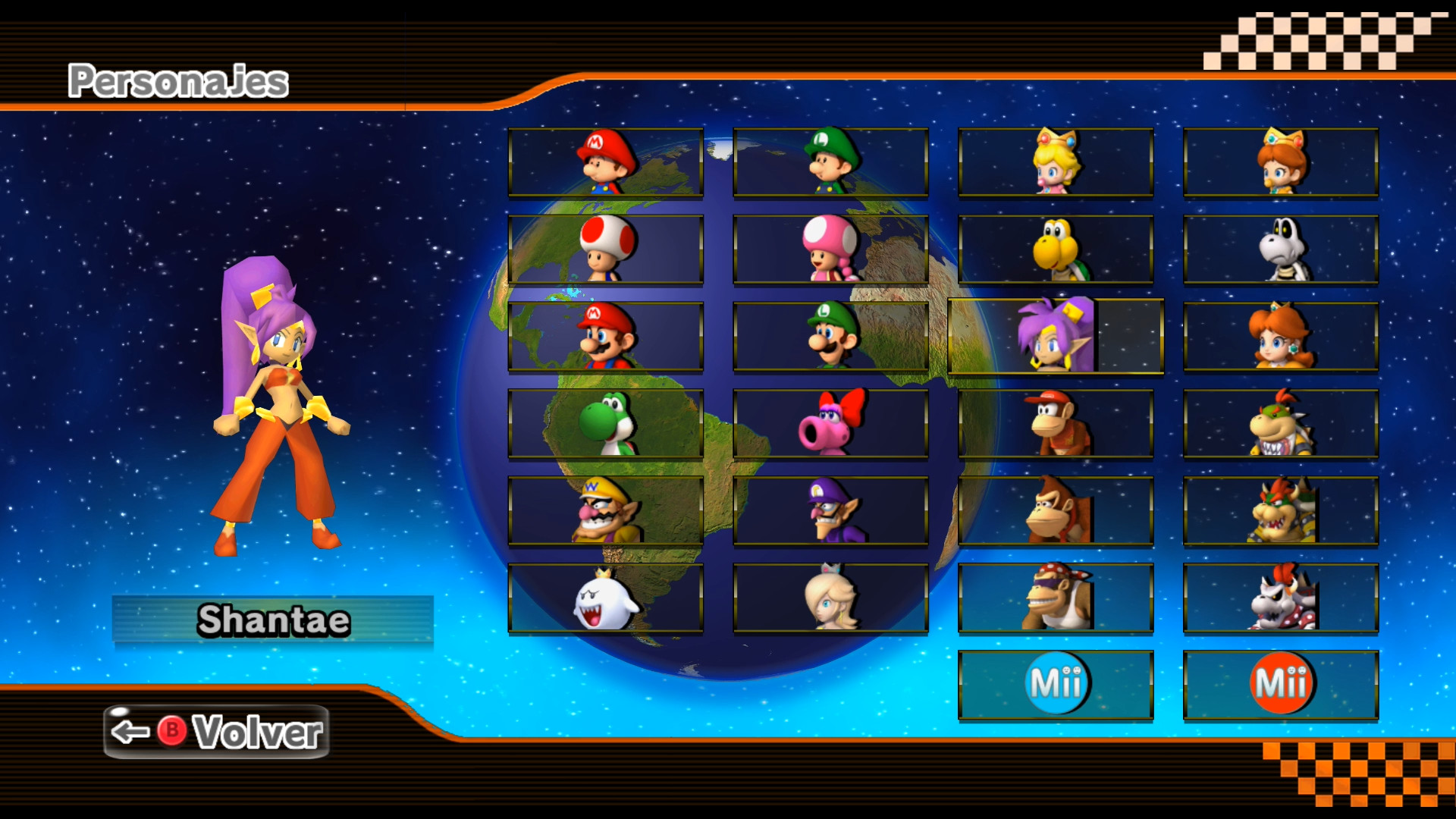Confirm the highlighted Shantae slot
This screenshot has width=1456, height=819.
pos(1056,336)
